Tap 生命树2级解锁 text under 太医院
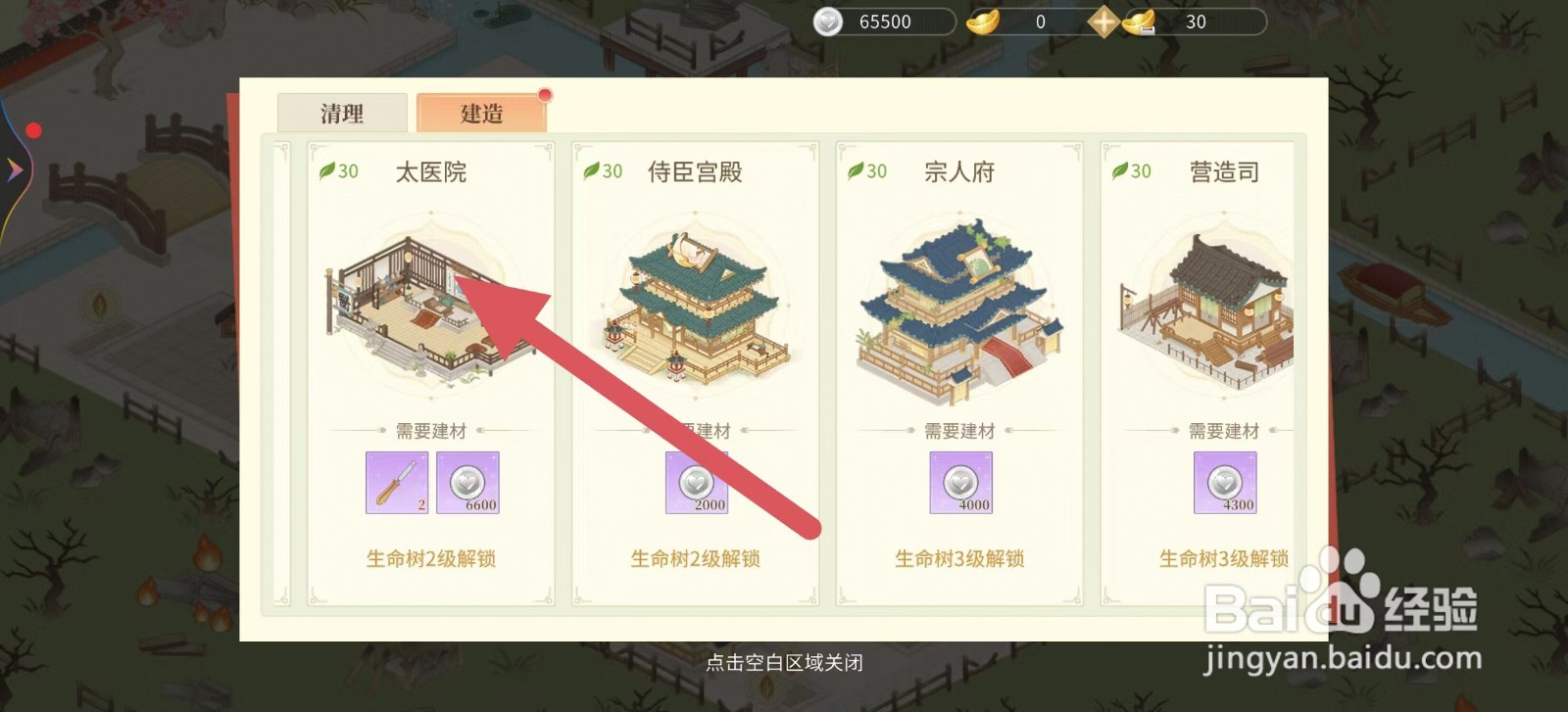 (x=429, y=558)
